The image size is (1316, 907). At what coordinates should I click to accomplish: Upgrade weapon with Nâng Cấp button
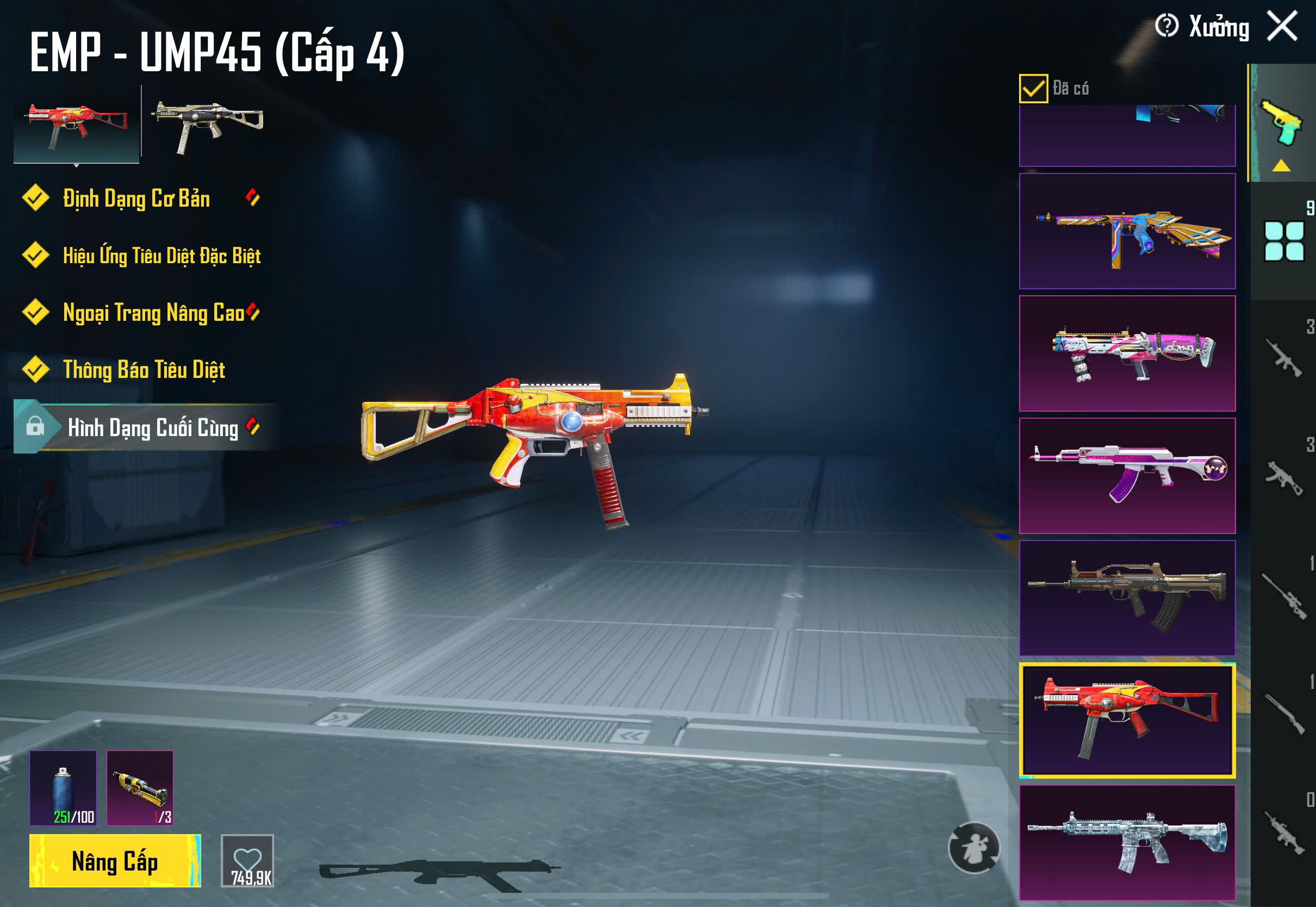pos(115,861)
